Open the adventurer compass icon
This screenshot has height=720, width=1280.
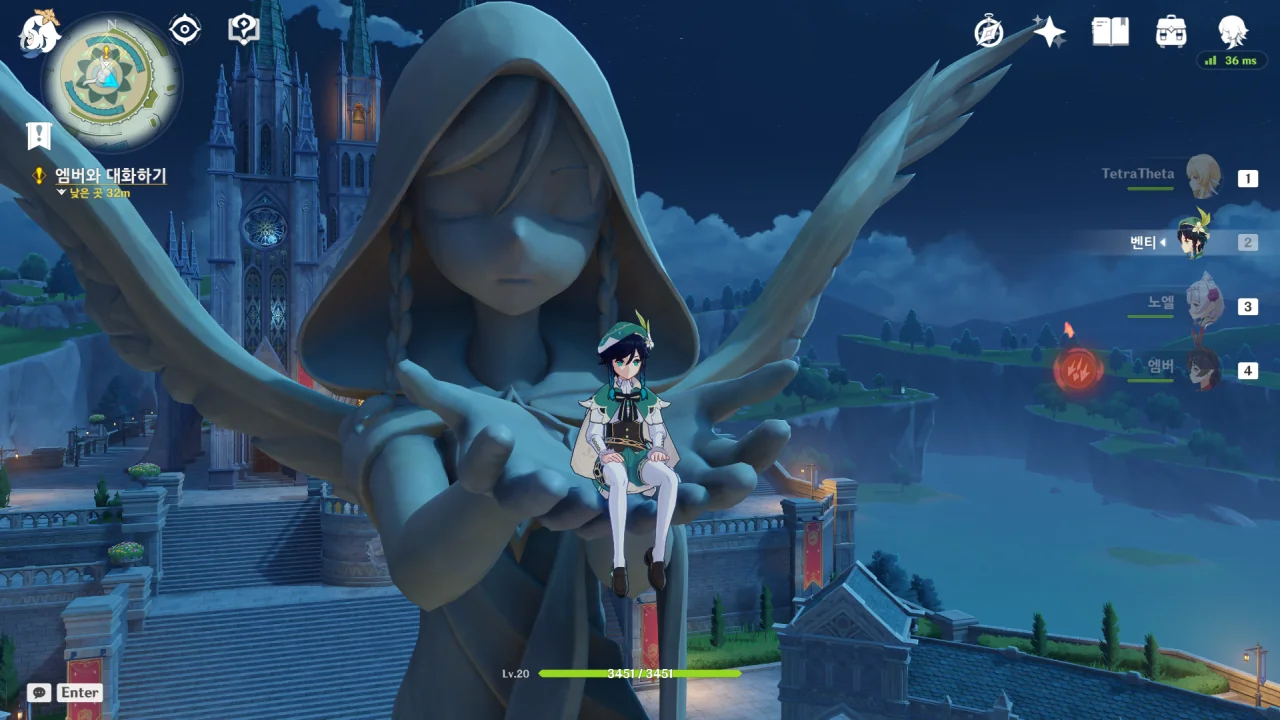point(989,32)
